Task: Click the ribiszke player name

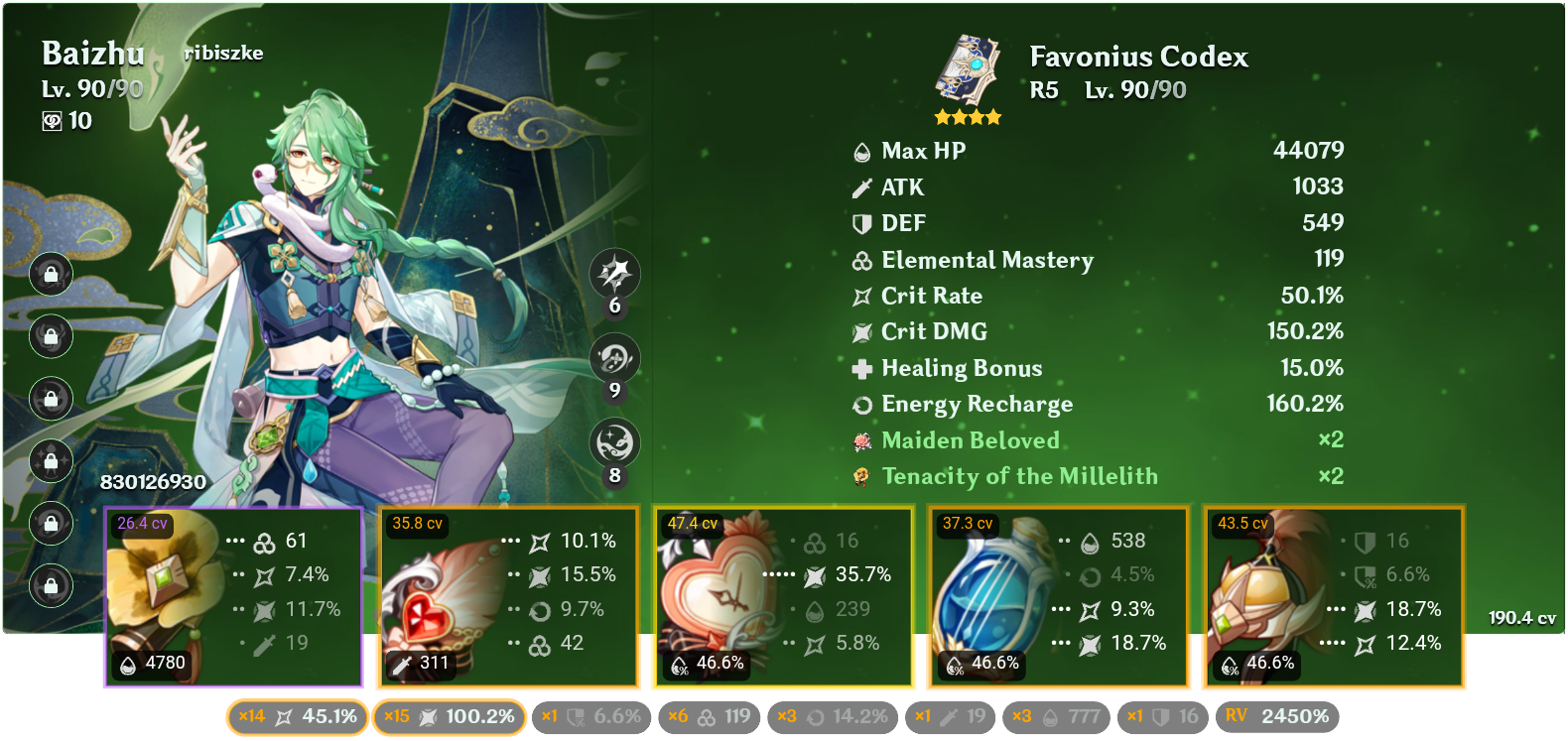Action: [223, 54]
